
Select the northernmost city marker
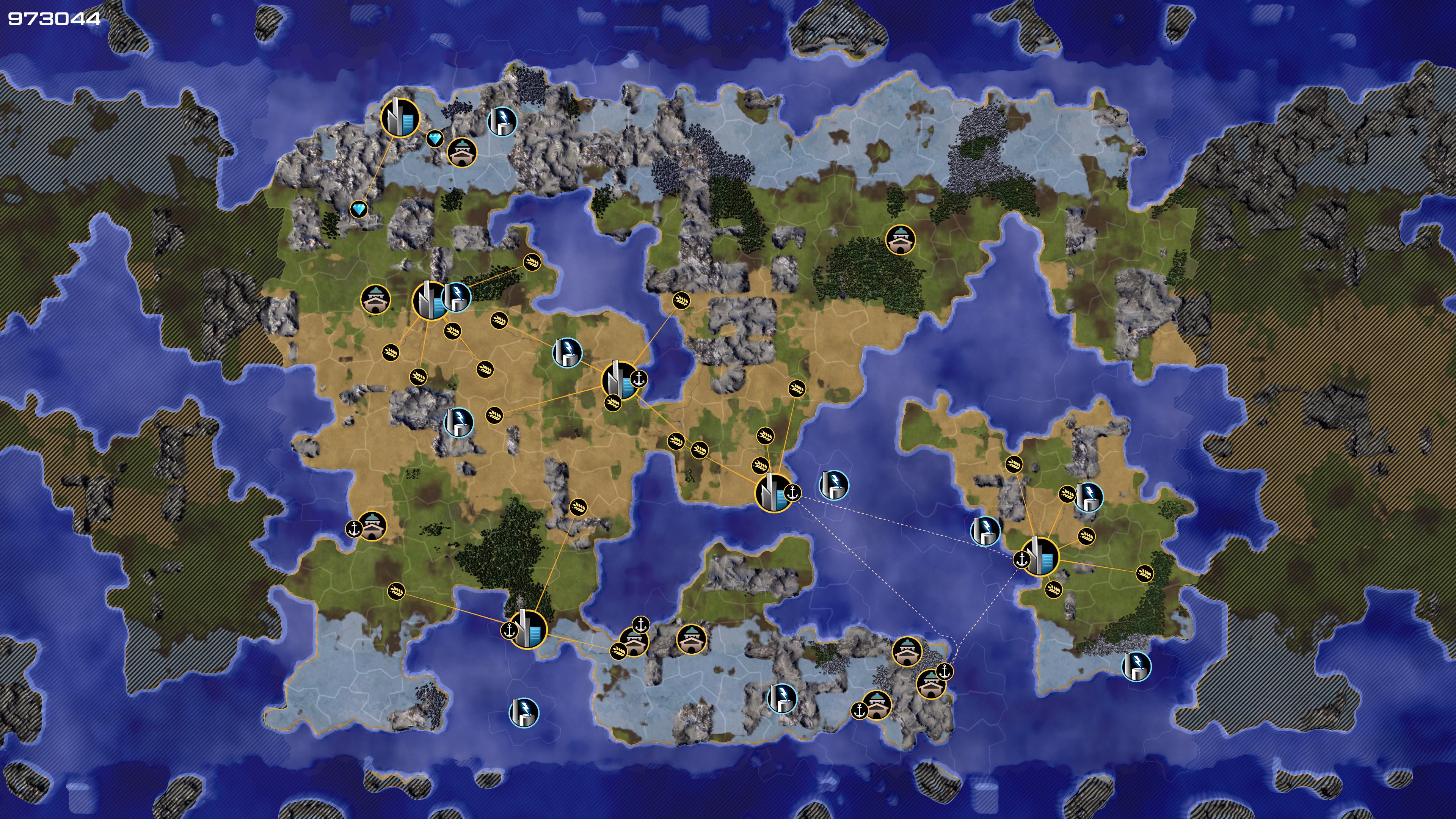pyautogui.click(x=400, y=118)
